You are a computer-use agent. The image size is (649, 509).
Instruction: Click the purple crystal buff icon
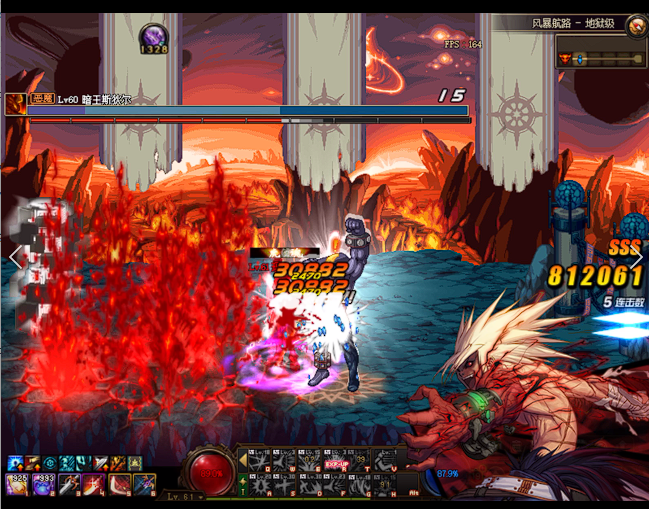[153, 36]
